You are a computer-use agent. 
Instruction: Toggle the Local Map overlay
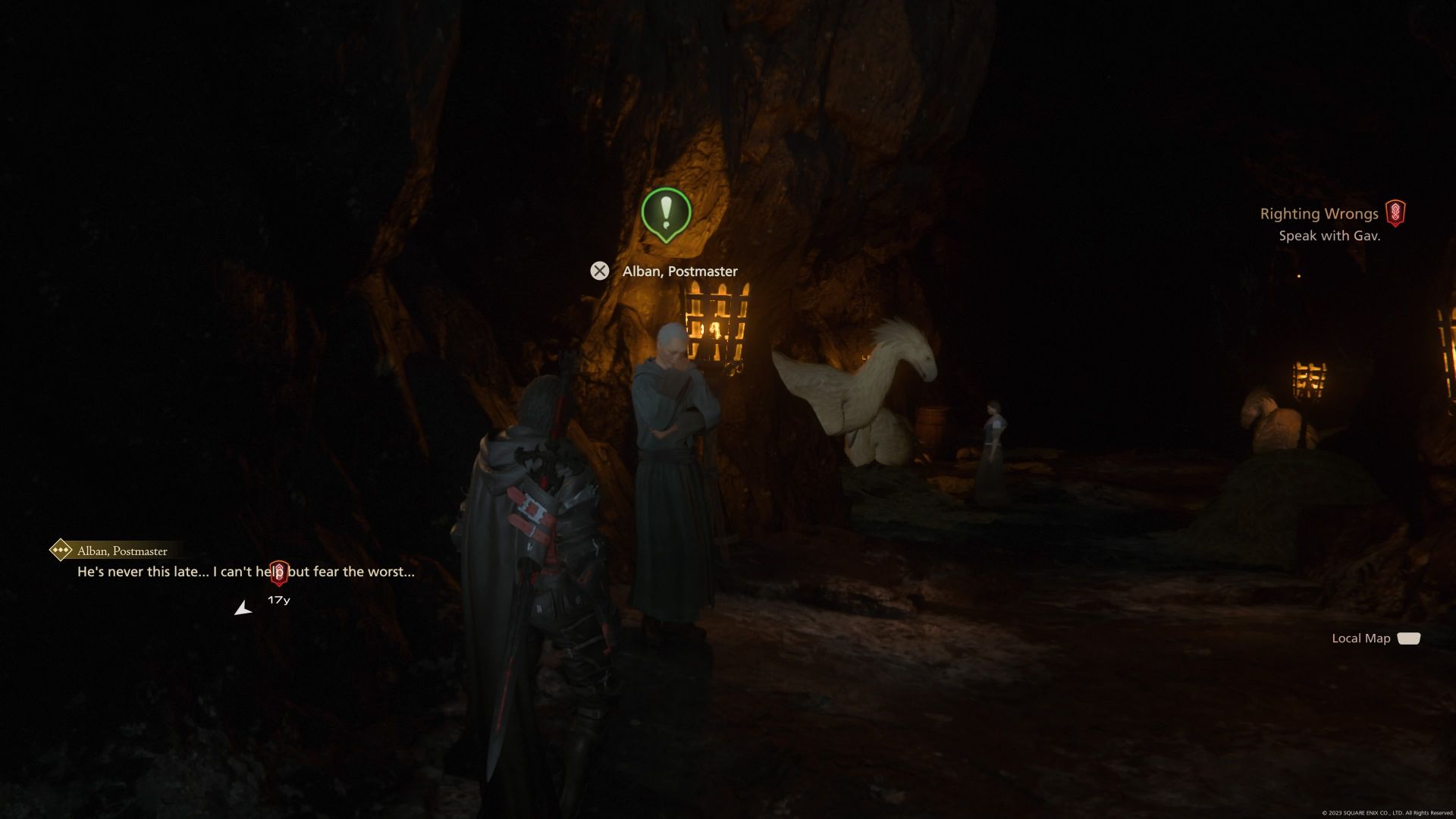point(1360,638)
